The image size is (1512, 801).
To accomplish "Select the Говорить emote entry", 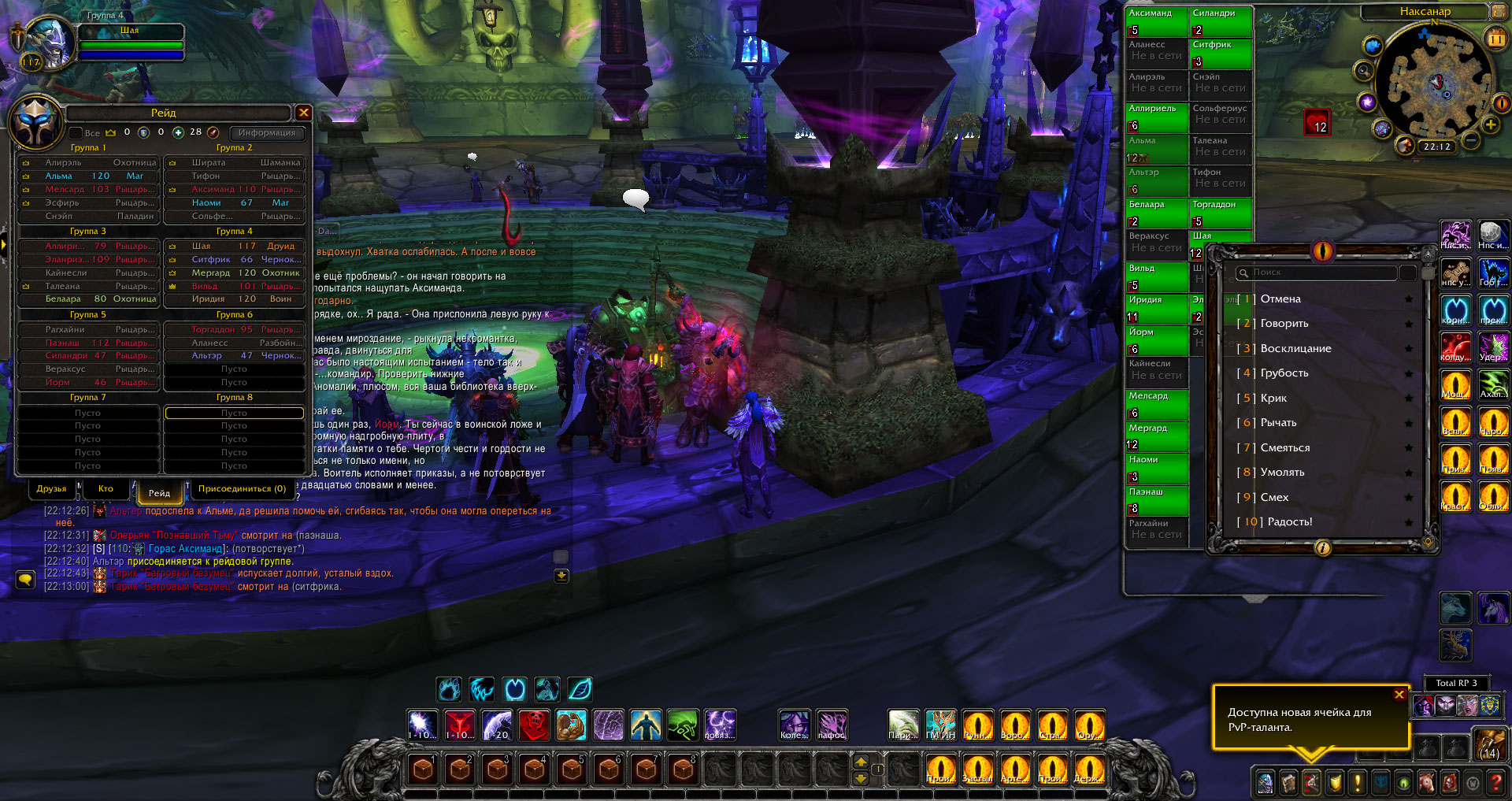I will coord(1284,324).
